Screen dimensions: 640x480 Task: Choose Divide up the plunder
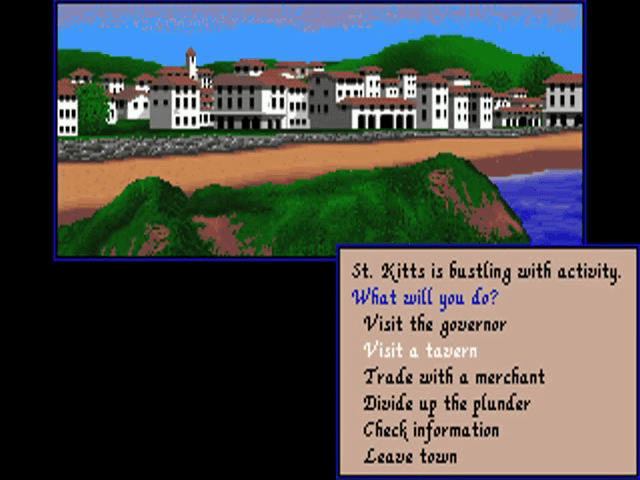(x=446, y=404)
